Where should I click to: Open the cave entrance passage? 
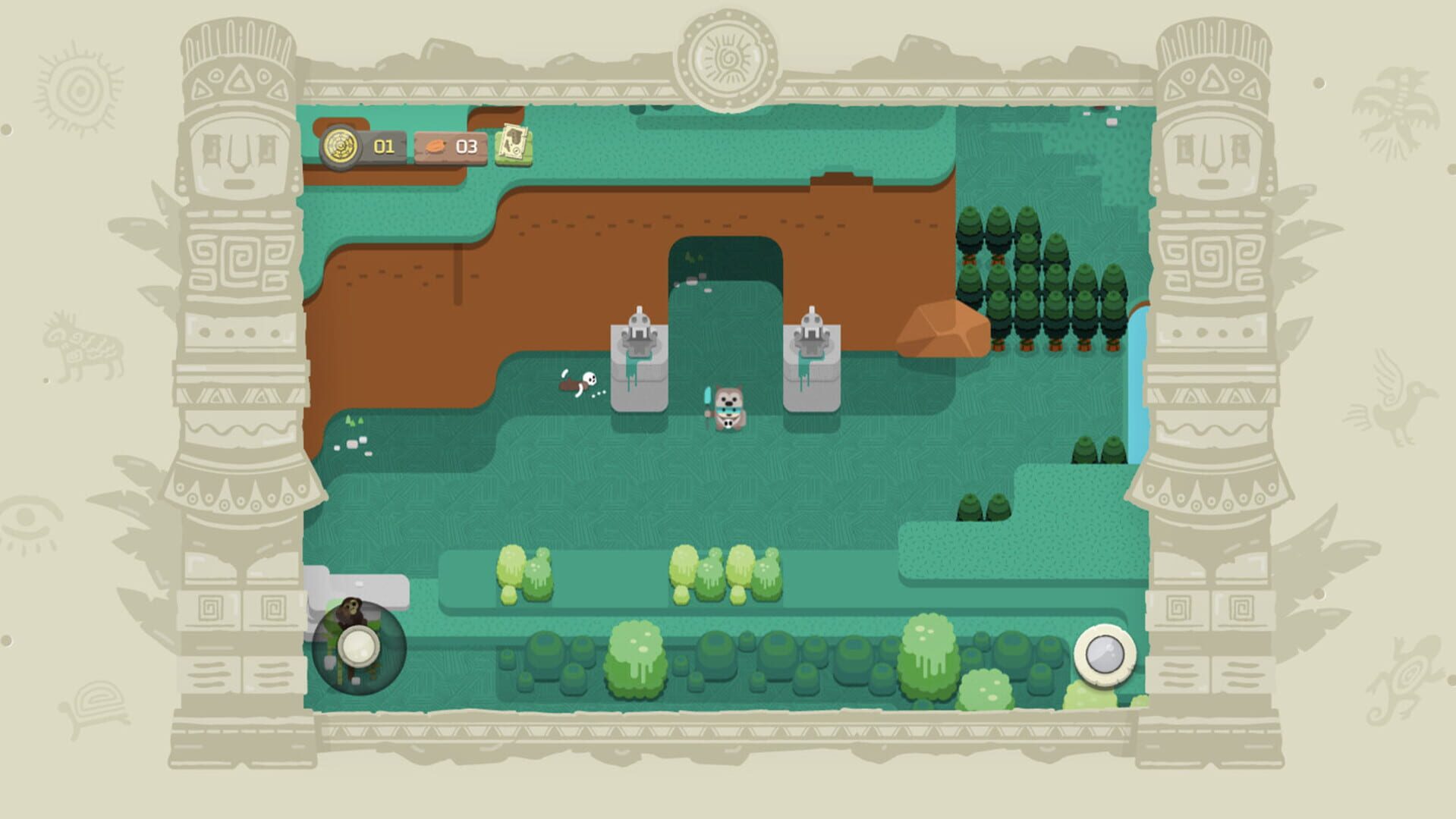726,262
